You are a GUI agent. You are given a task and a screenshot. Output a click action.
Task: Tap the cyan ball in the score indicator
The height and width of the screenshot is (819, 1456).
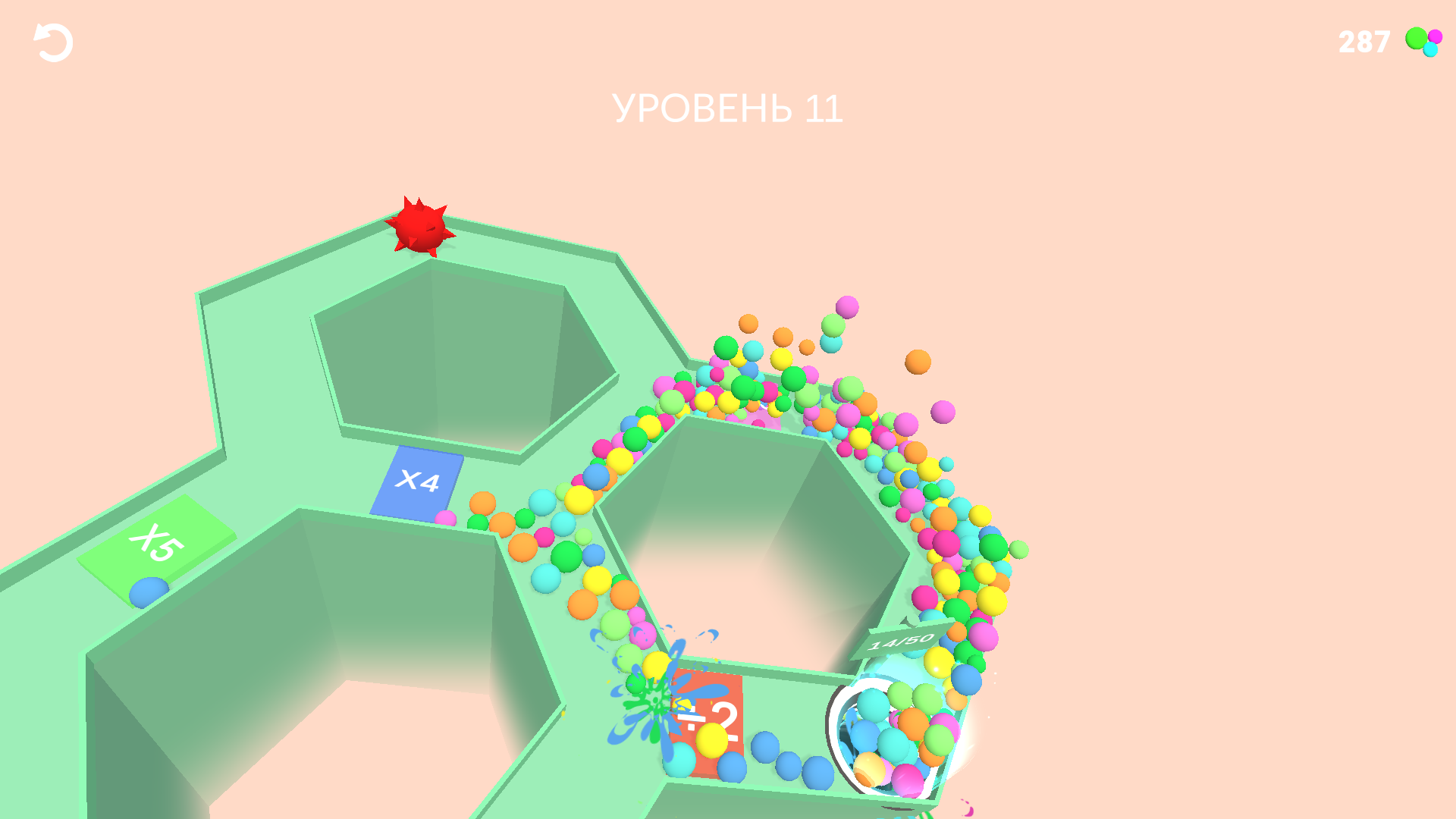click(1430, 49)
